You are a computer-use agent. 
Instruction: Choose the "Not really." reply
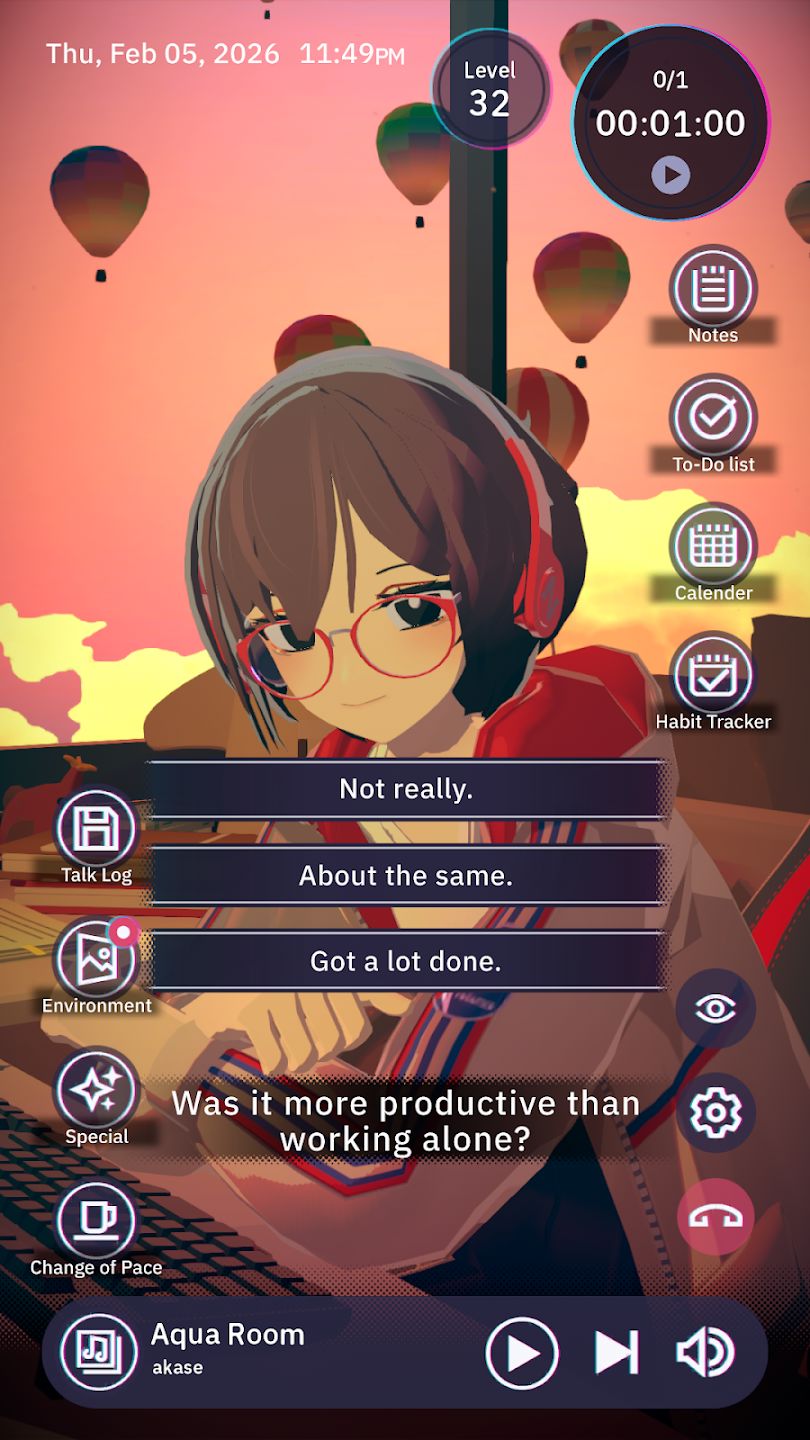[405, 789]
